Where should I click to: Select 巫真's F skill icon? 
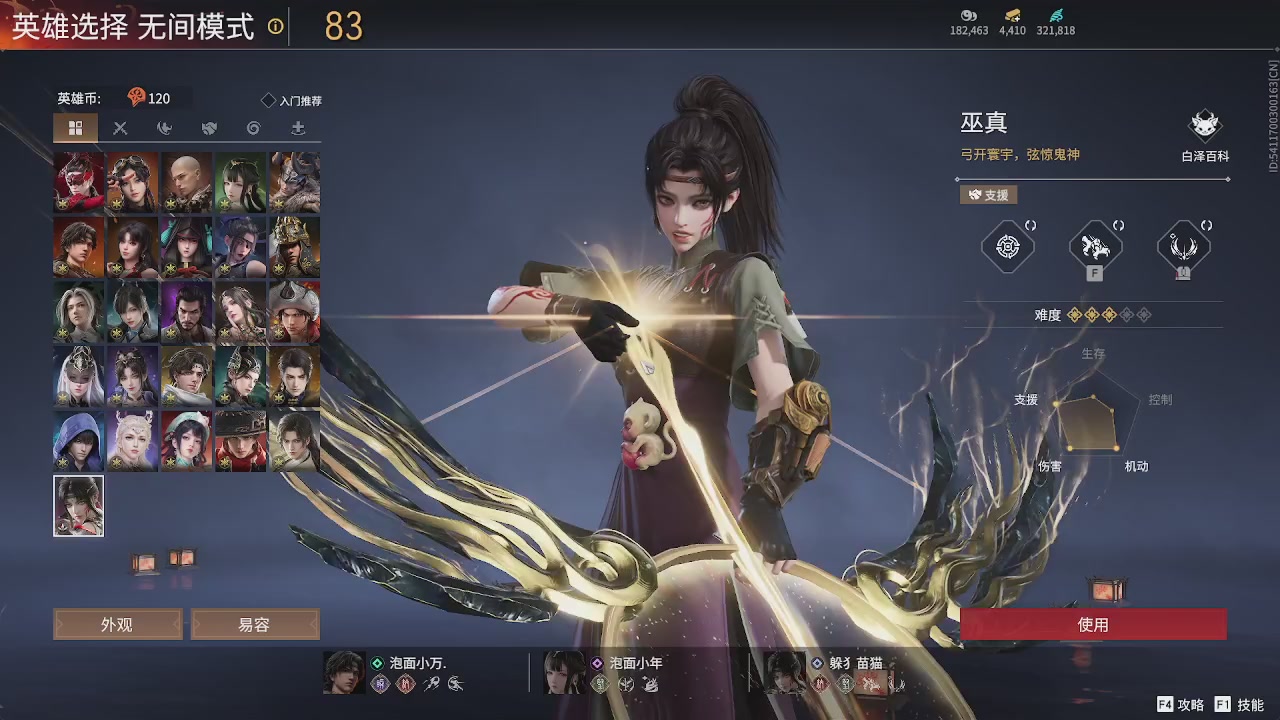[x=1095, y=245]
